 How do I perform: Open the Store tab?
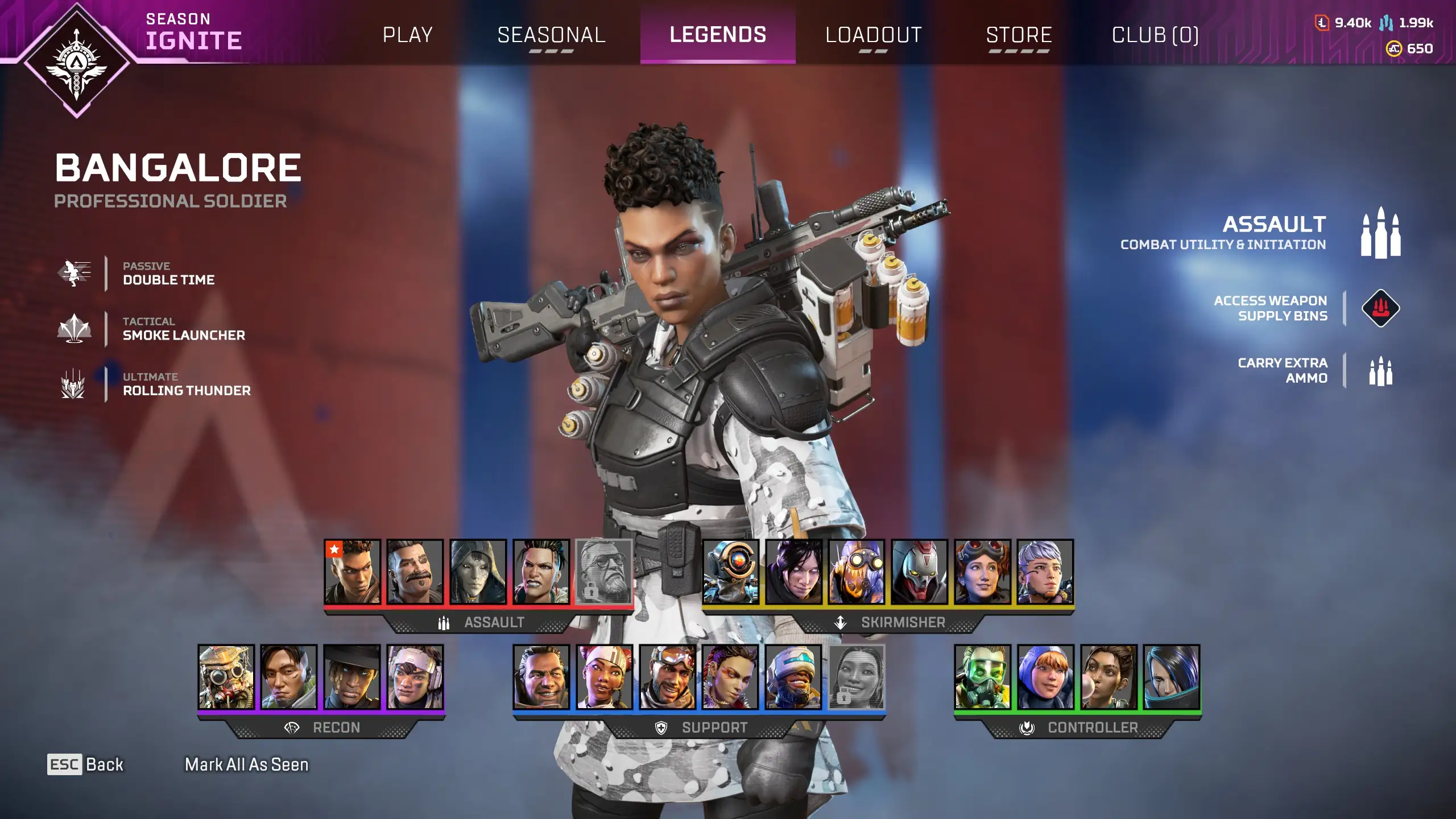(x=1019, y=35)
